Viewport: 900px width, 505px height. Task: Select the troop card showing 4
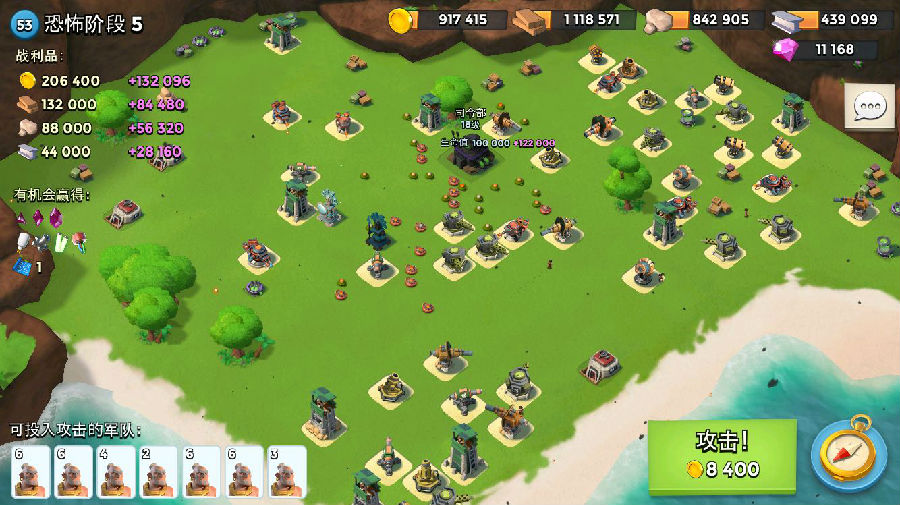pyautogui.click(x=115, y=470)
